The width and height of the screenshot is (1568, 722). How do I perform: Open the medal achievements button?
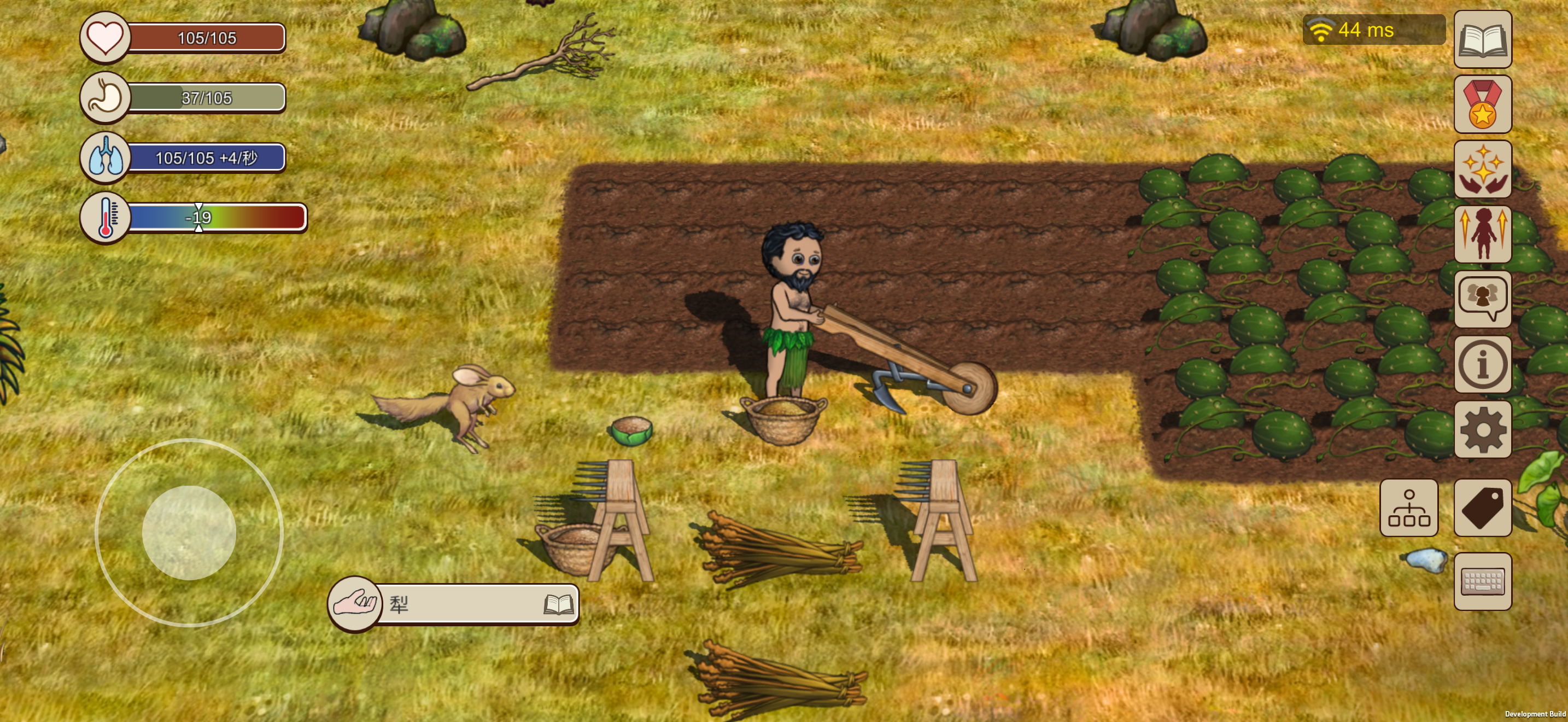pyautogui.click(x=1482, y=104)
